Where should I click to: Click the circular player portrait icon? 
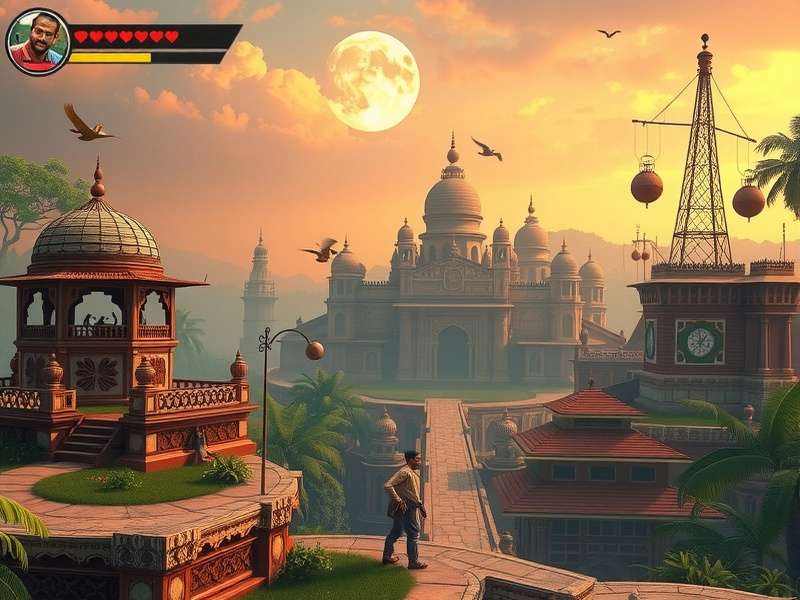coord(38,42)
